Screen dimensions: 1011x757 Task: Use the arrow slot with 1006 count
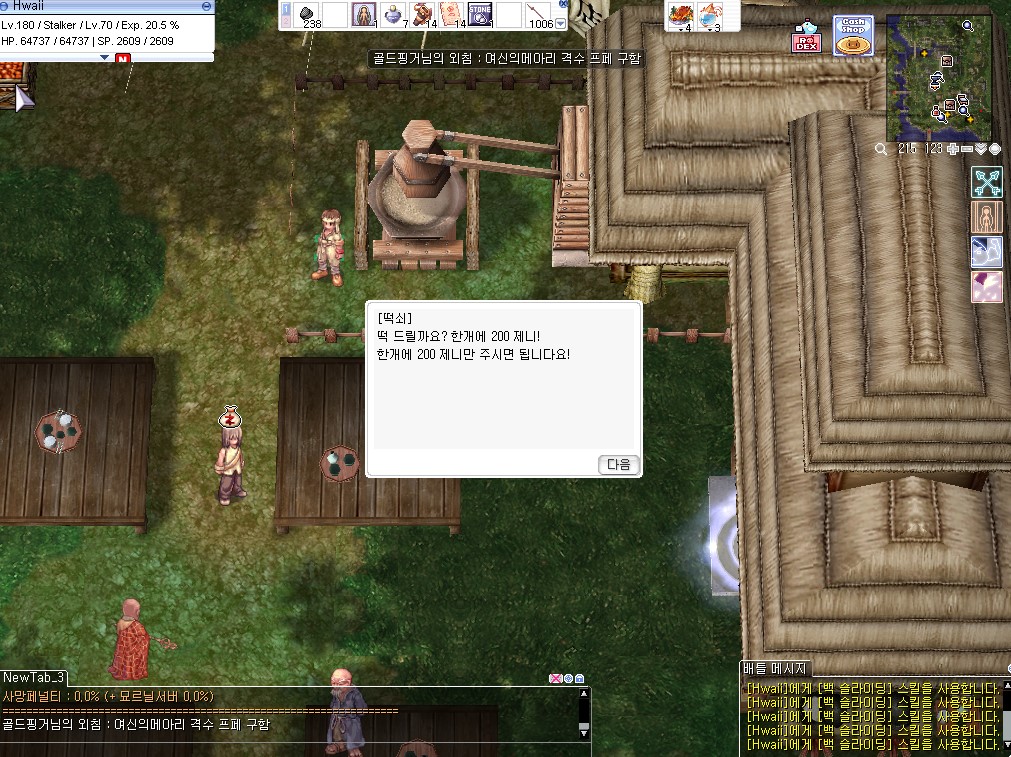(539, 16)
